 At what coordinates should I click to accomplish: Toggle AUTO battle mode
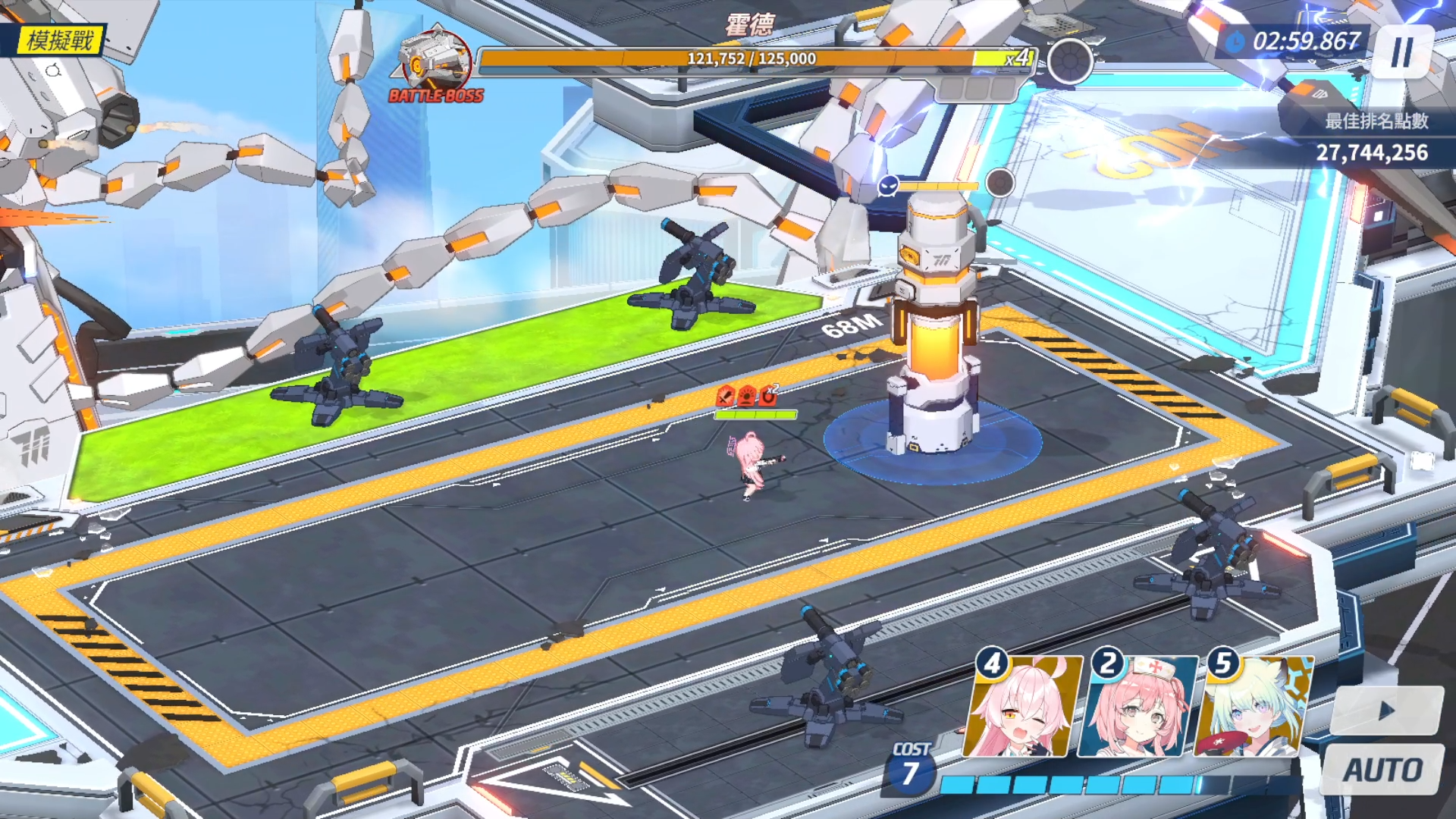click(x=1382, y=770)
